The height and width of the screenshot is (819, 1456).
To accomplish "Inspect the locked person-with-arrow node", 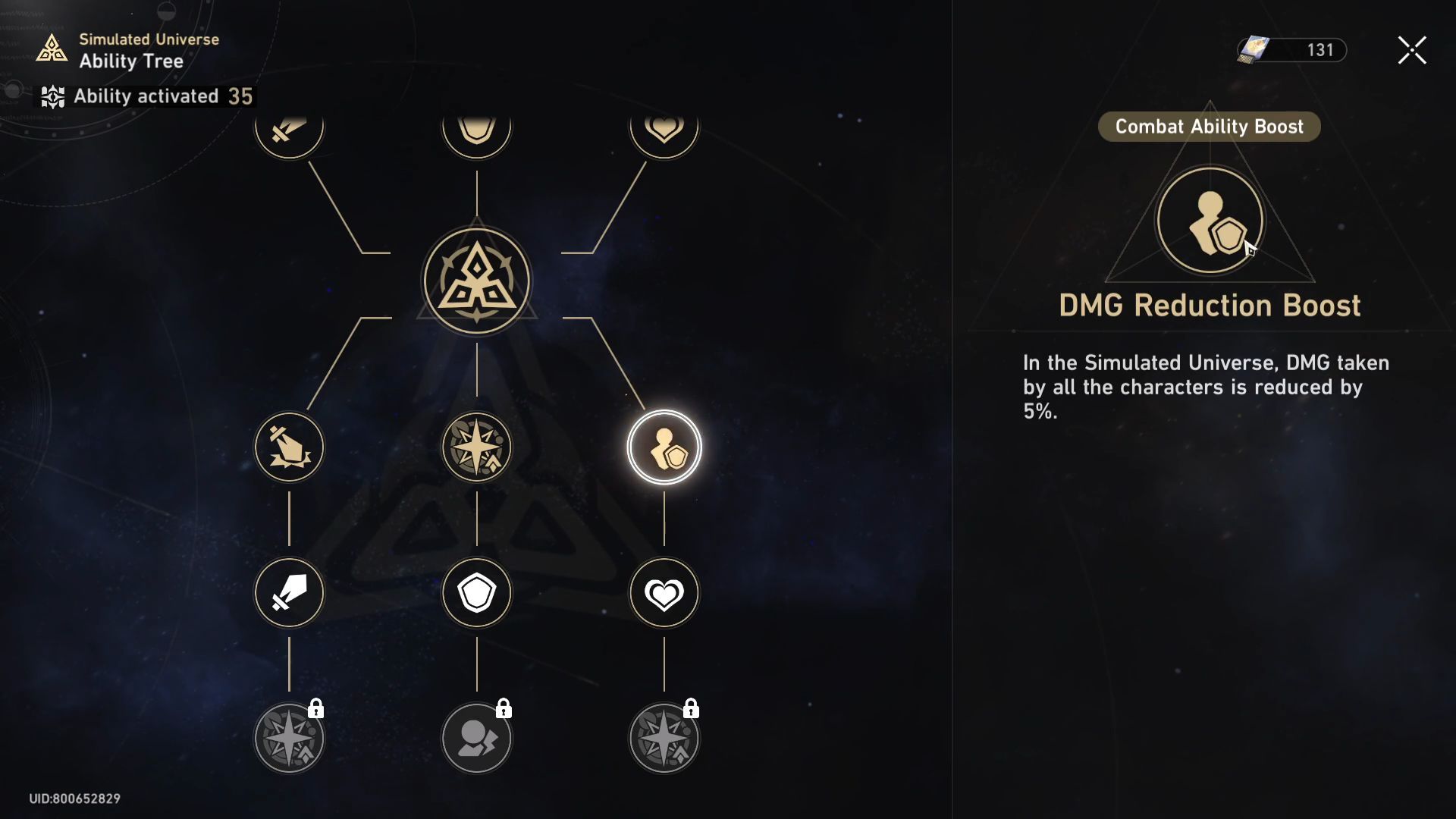I will point(476,739).
